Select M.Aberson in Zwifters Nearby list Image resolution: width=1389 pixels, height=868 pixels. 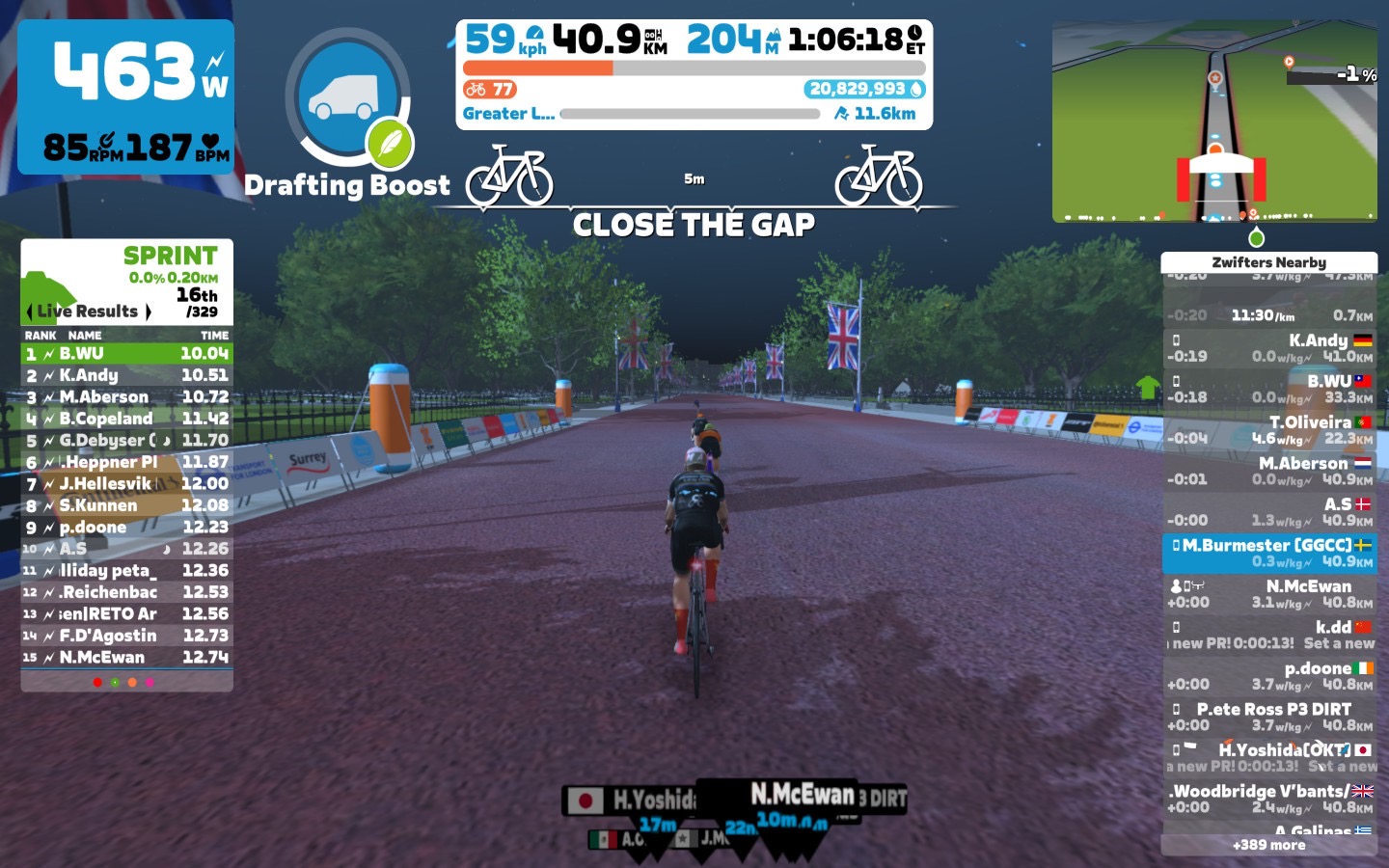tap(1269, 471)
